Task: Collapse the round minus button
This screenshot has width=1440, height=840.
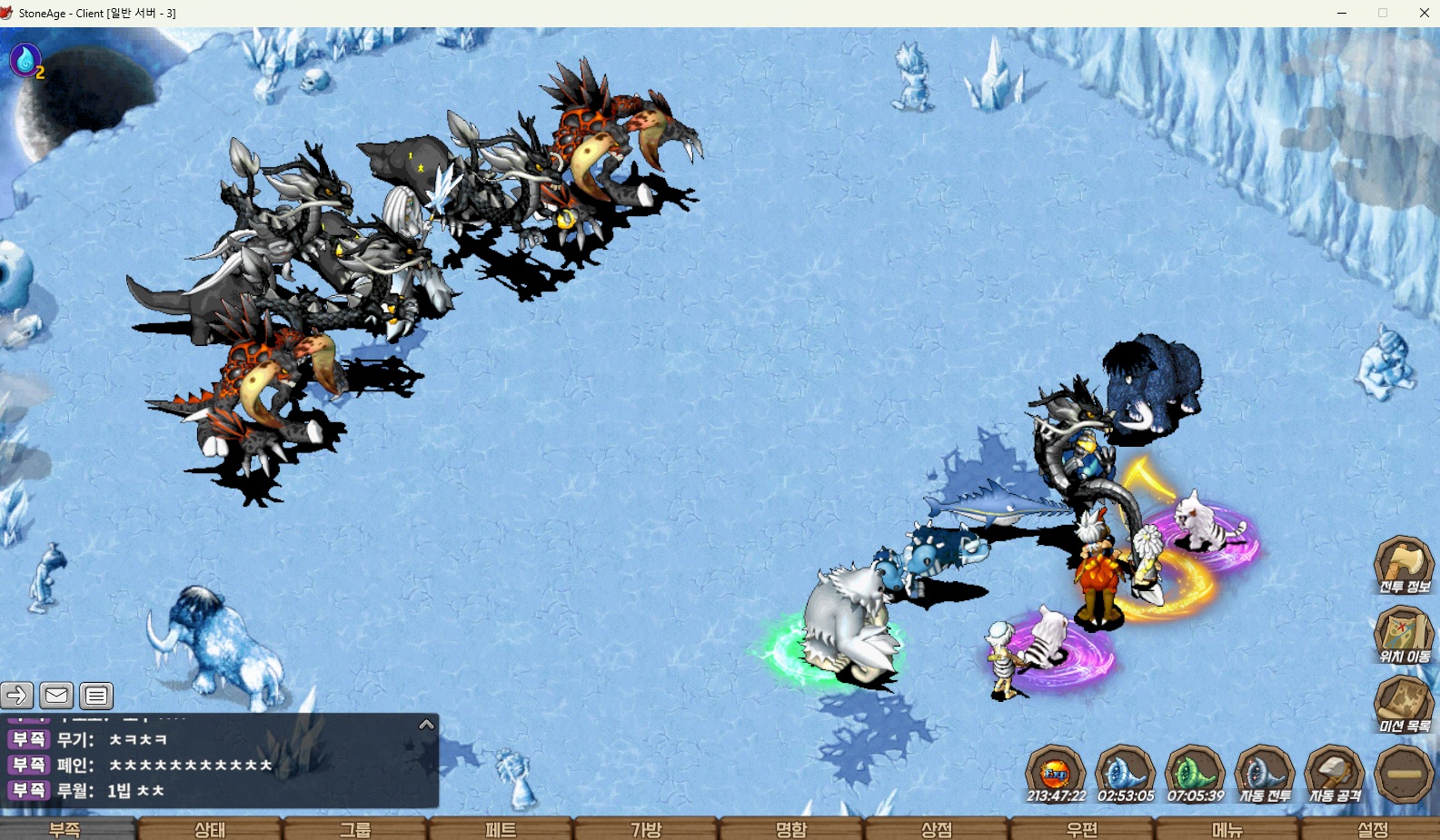Action: tap(1404, 774)
